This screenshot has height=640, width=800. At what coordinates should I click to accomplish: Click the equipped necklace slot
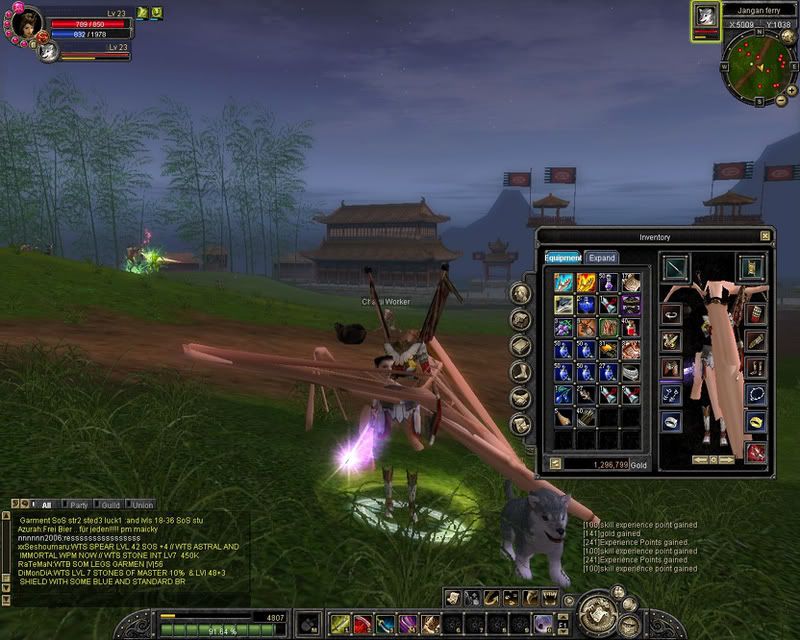pyautogui.click(x=756, y=395)
